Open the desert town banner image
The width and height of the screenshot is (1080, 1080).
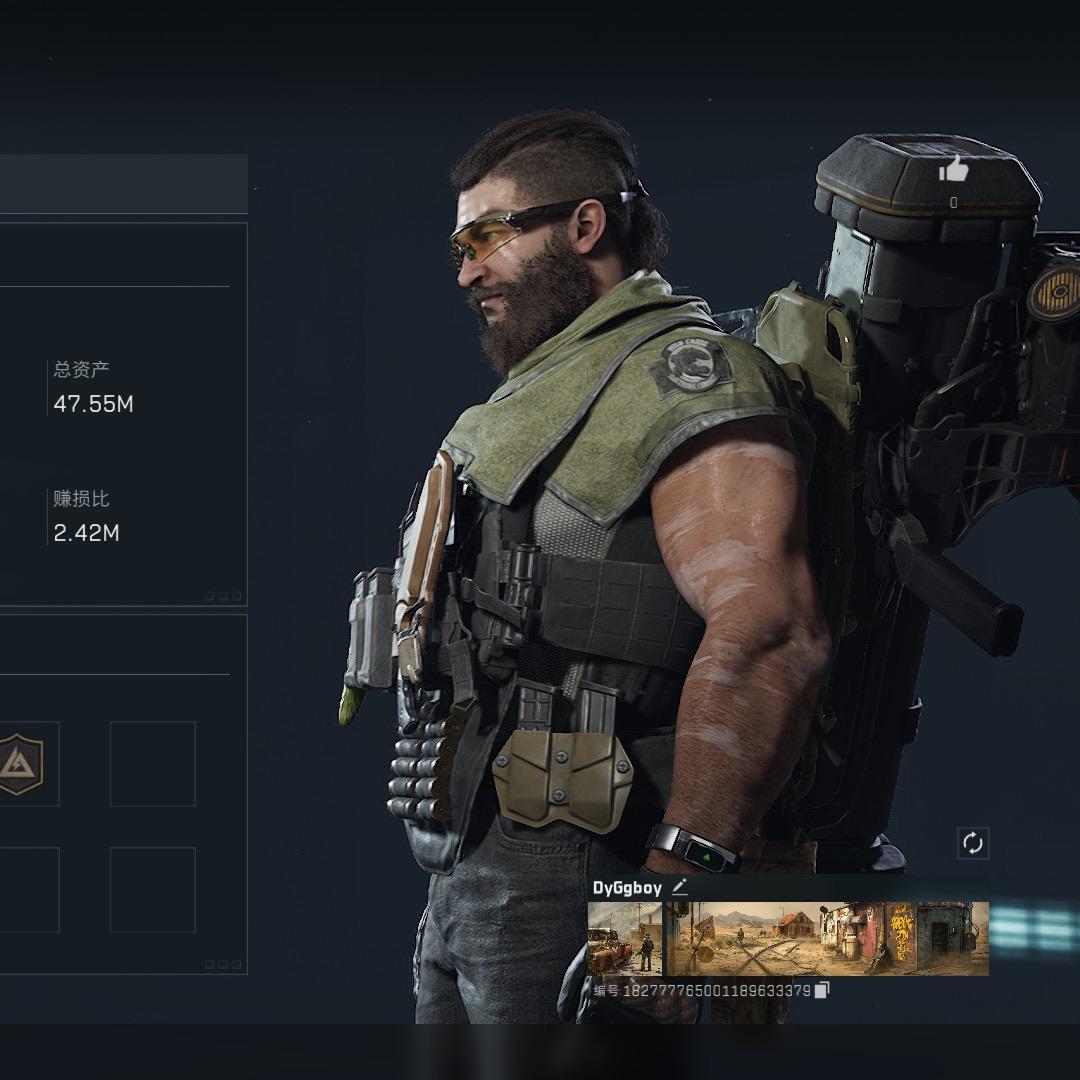pos(827,938)
